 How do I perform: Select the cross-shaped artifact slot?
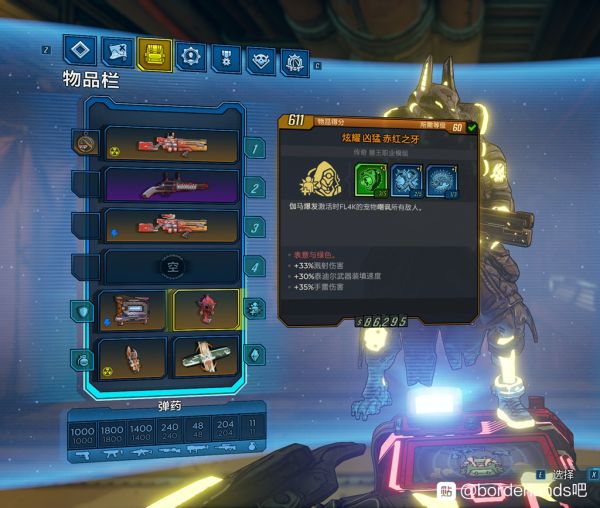(x=206, y=357)
